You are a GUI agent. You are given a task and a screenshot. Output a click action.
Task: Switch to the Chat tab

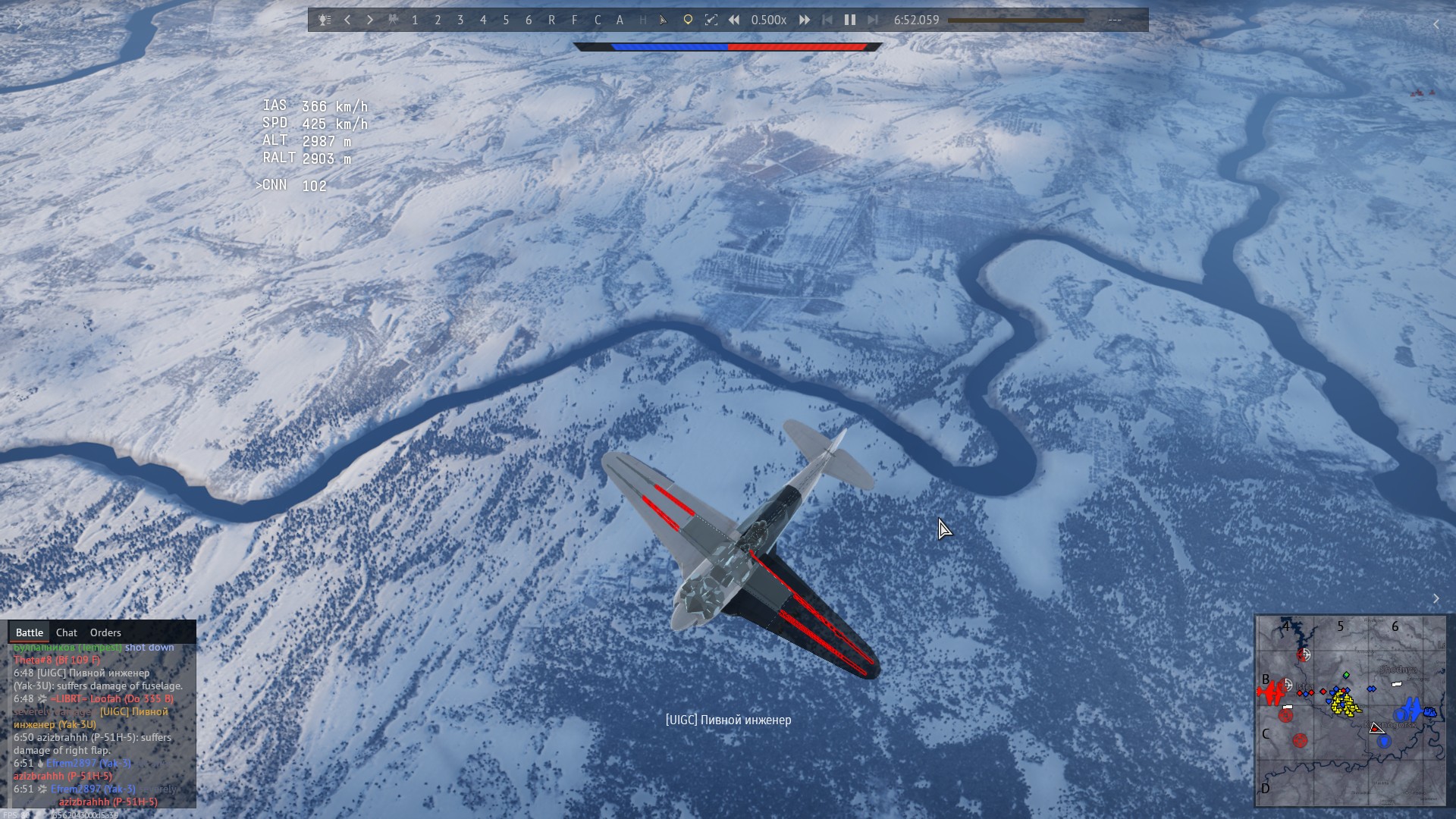67,632
